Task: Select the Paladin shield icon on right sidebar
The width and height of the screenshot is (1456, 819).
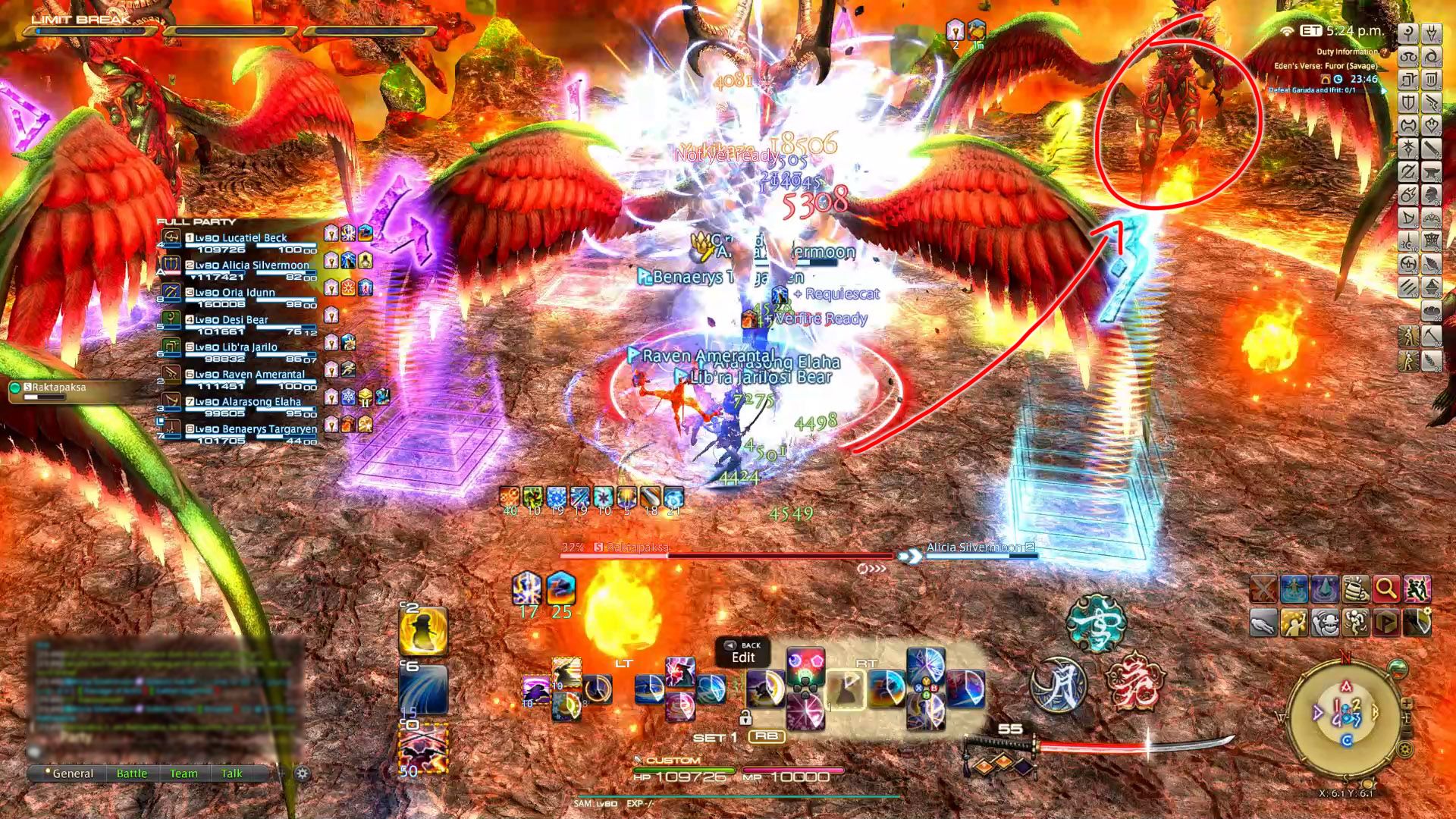Action: 1407,101
